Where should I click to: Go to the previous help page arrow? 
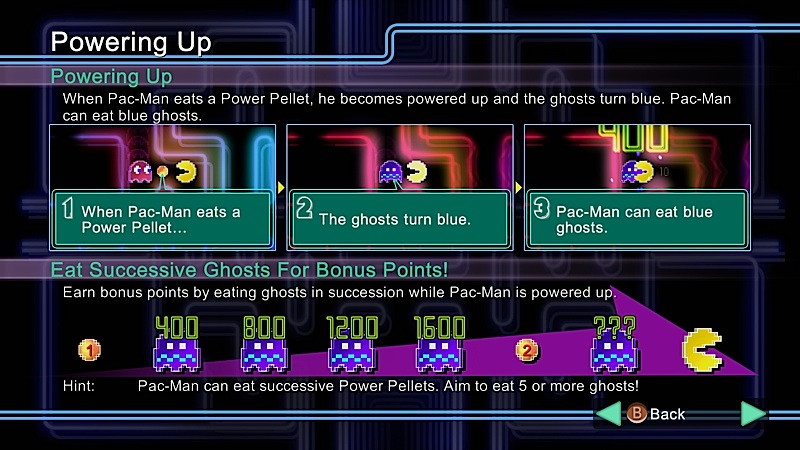(608, 414)
